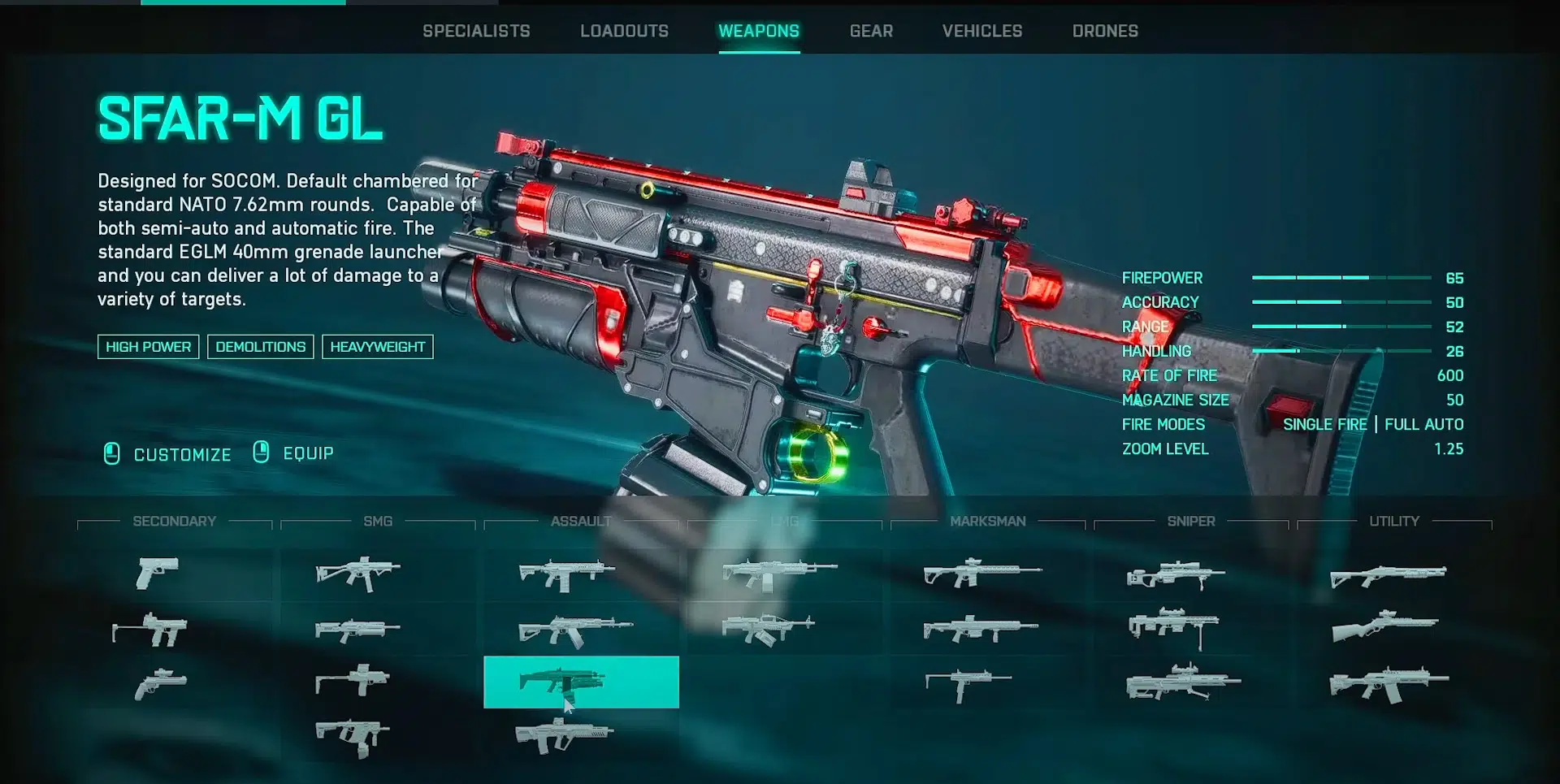1560x784 pixels.
Task: Switch to the Specialists tab
Action: 476,31
